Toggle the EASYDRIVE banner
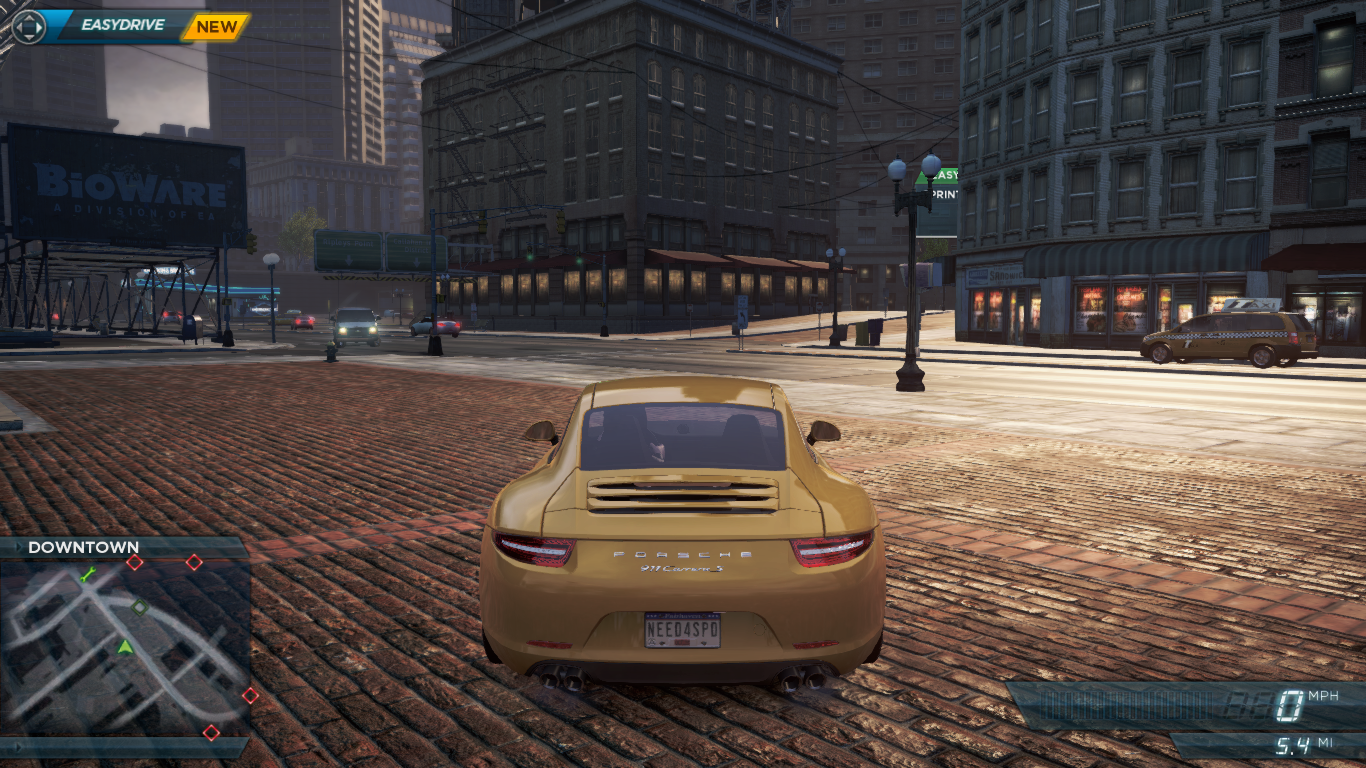Viewport: 1366px width, 768px height. tap(124, 24)
